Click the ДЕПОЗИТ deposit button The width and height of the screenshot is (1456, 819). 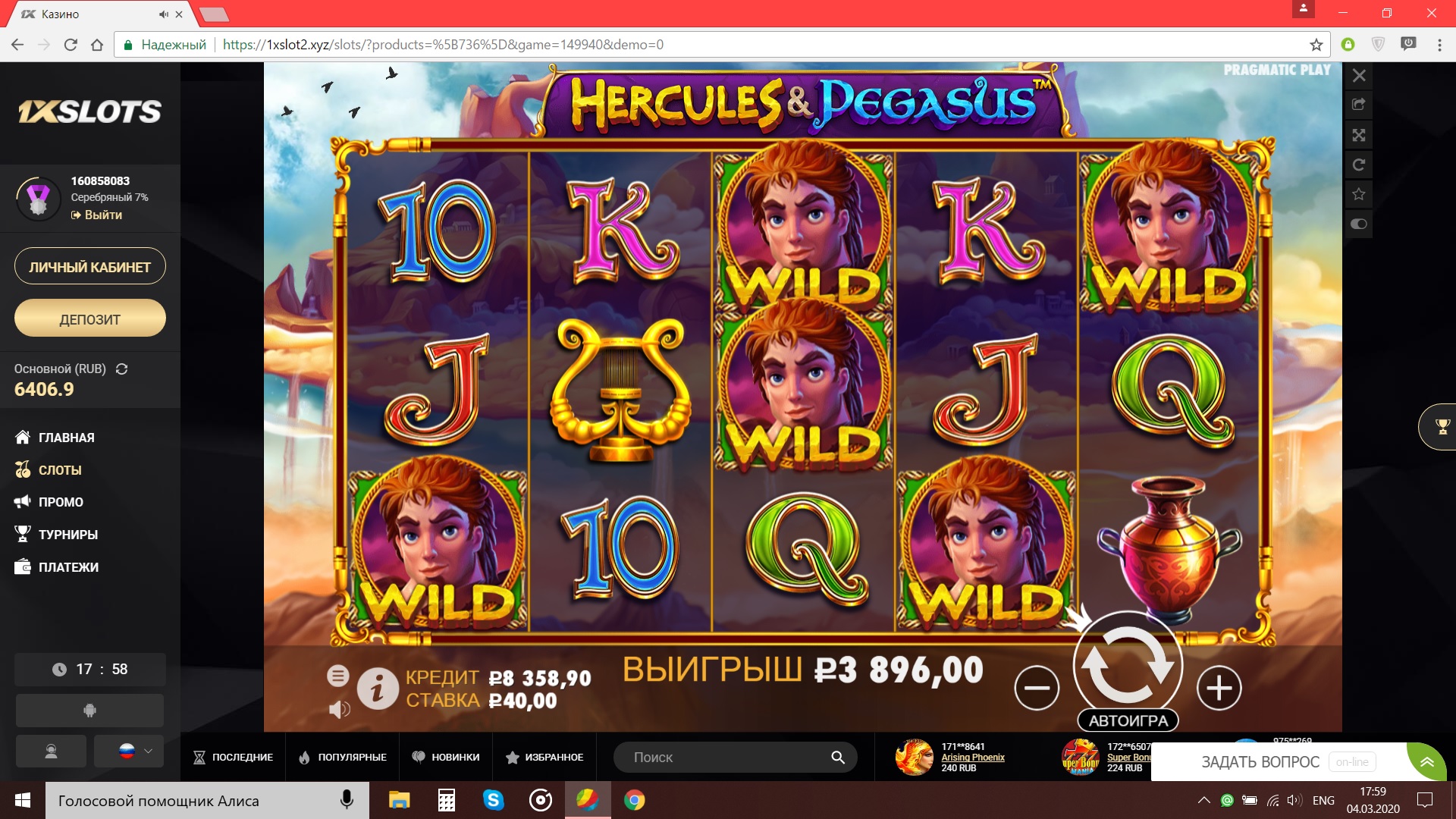point(89,319)
